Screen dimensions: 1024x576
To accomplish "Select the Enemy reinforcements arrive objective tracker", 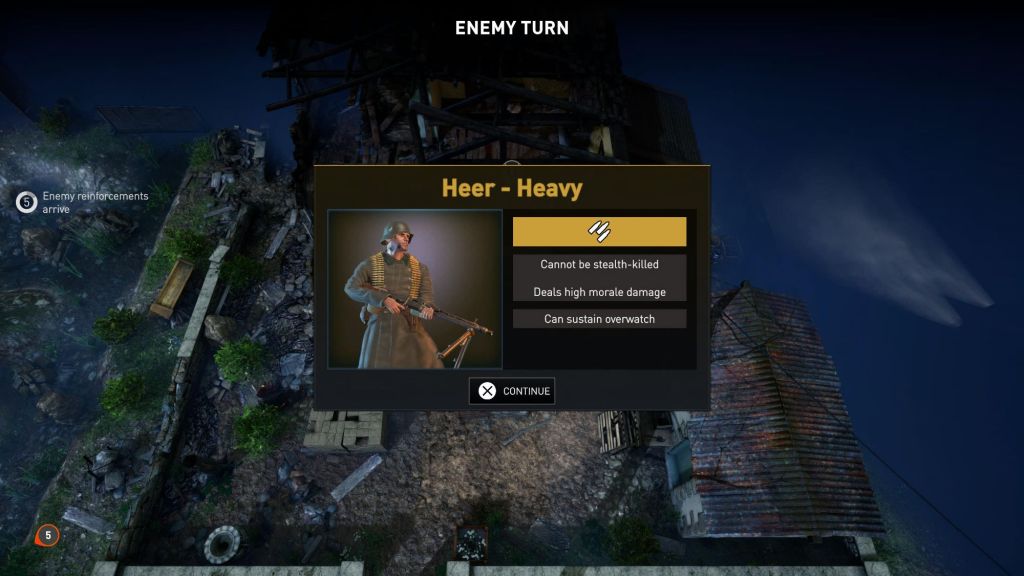I will [x=84, y=202].
